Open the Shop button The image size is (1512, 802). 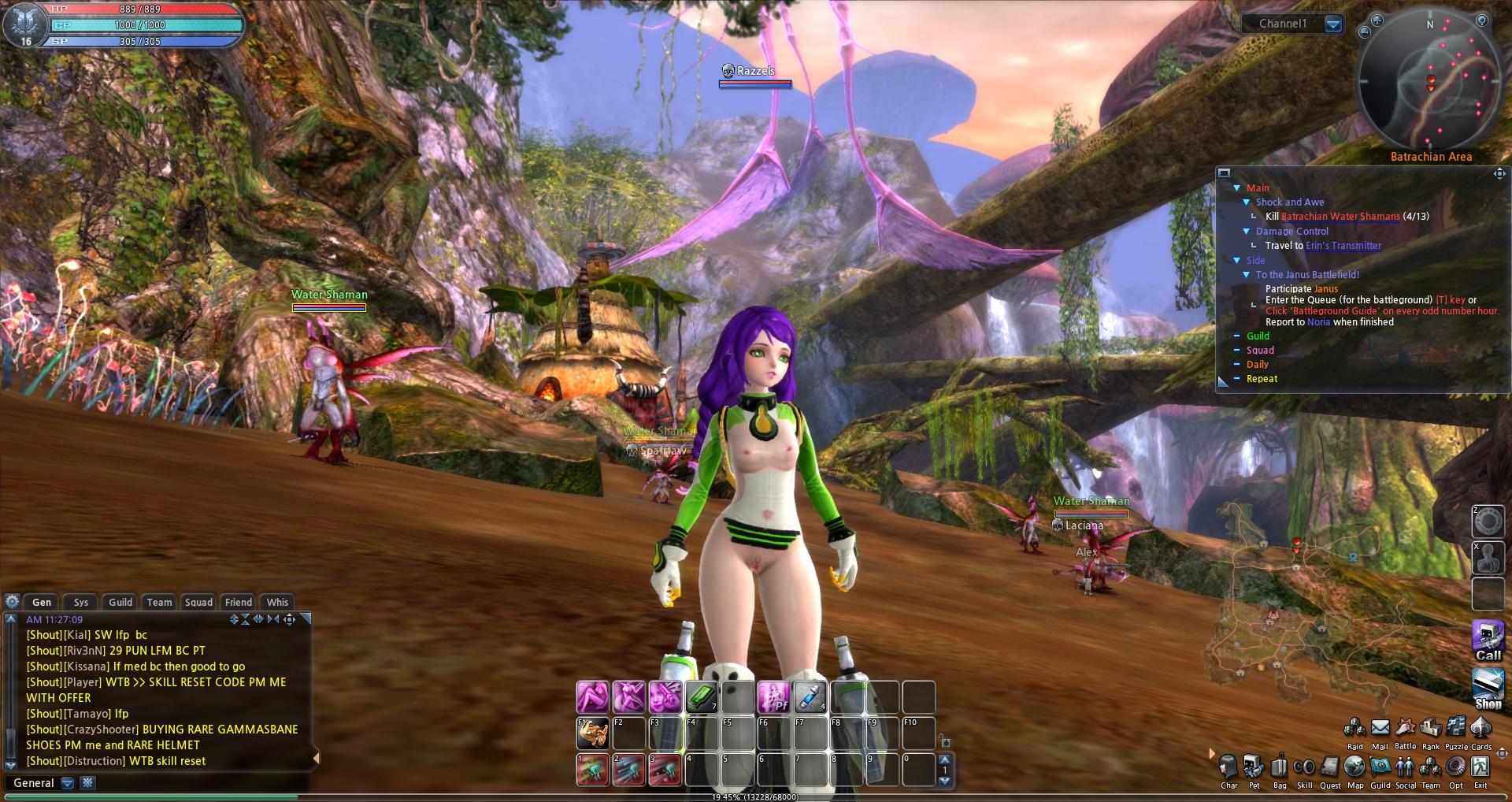[1488, 687]
